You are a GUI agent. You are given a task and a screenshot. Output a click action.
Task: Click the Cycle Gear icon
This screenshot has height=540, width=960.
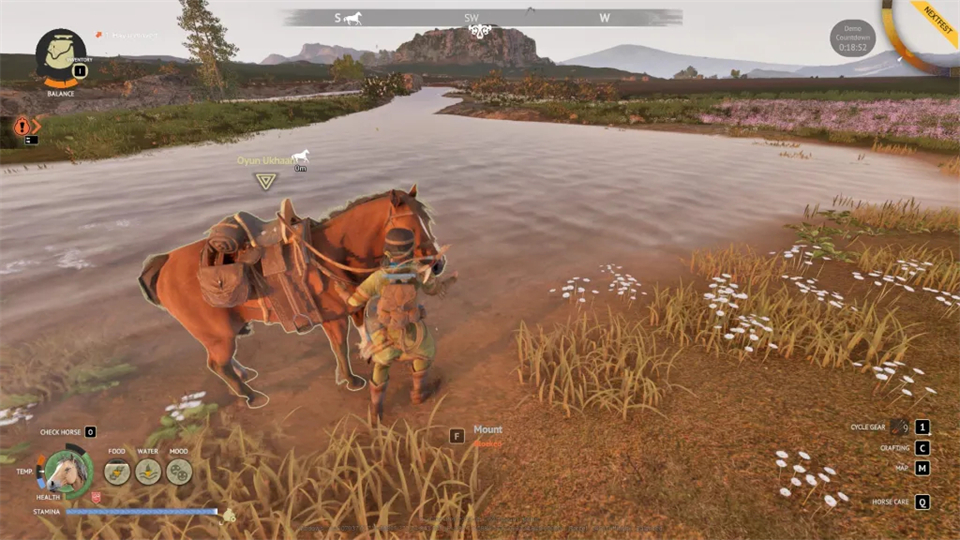(x=899, y=426)
